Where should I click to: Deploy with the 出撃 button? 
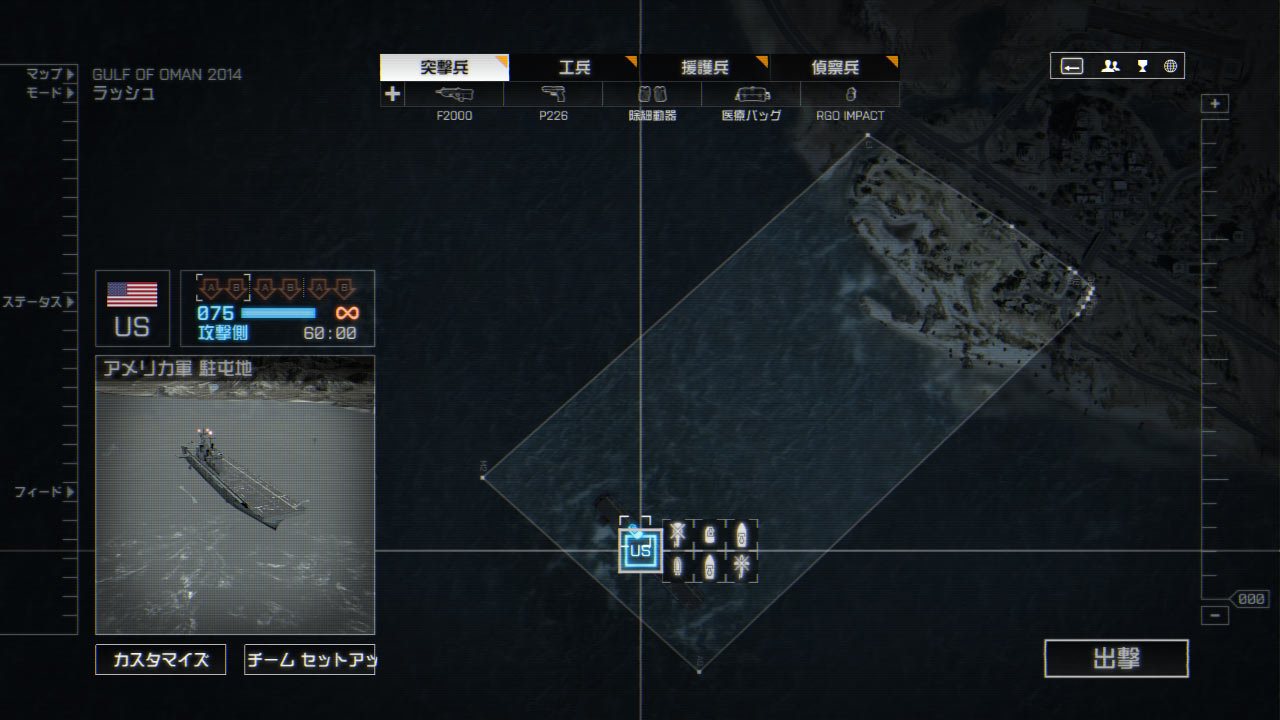(x=1116, y=659)
